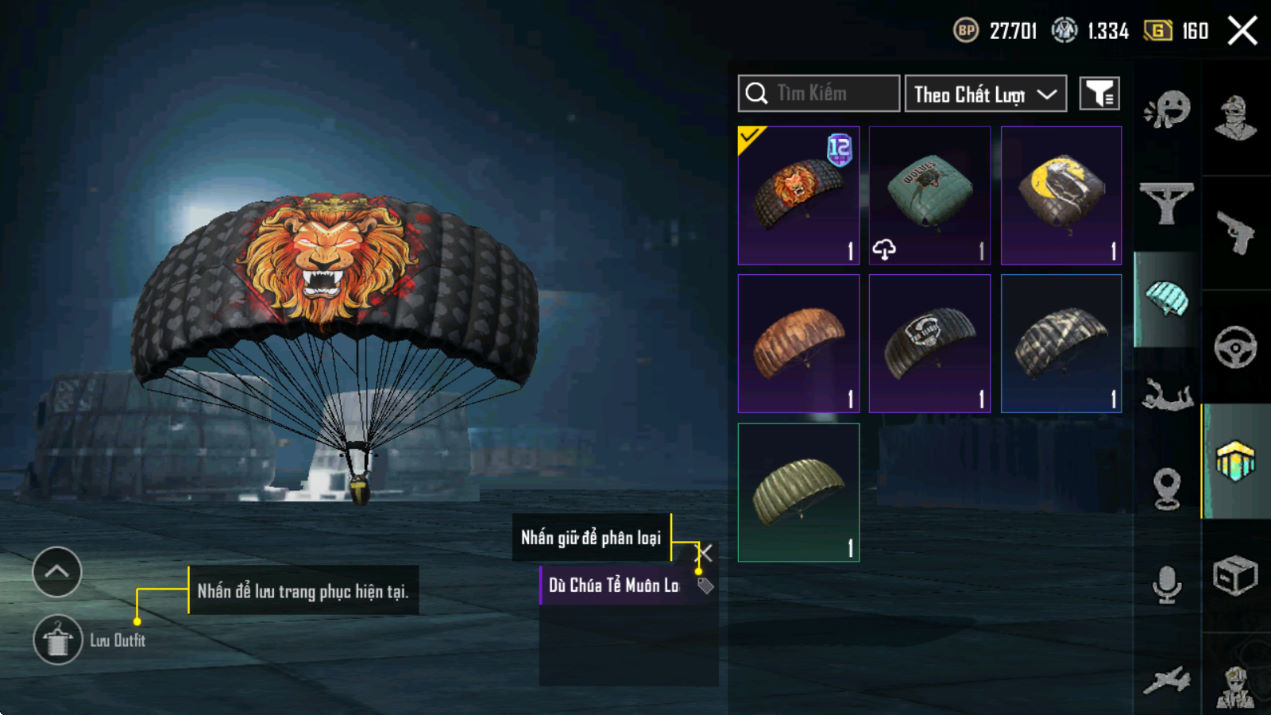Select the lion parachute skin
Screen dimensions: 1271x715
798,196
